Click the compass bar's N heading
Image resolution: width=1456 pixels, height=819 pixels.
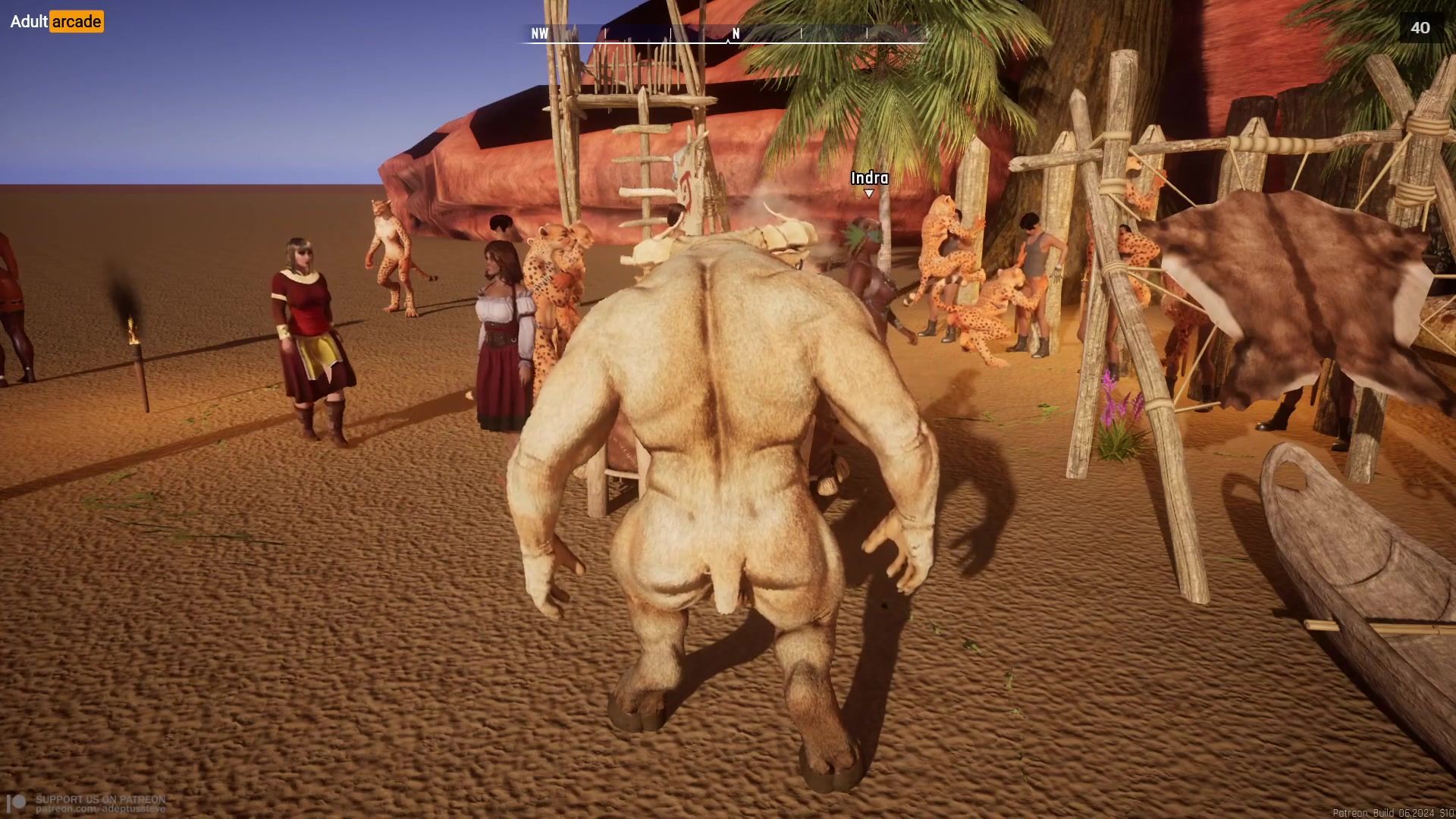pyautogui.click(x=735, y=34)
